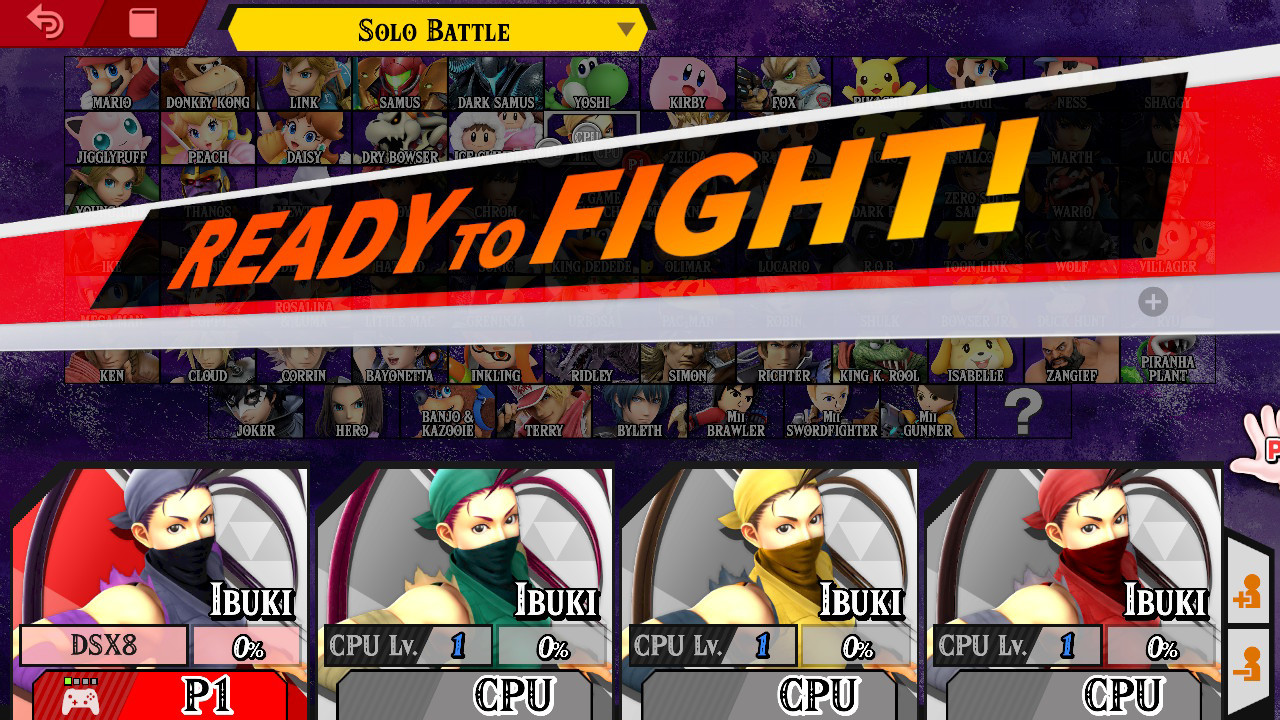Click the DSX8 player name tag

coord(103,644)
